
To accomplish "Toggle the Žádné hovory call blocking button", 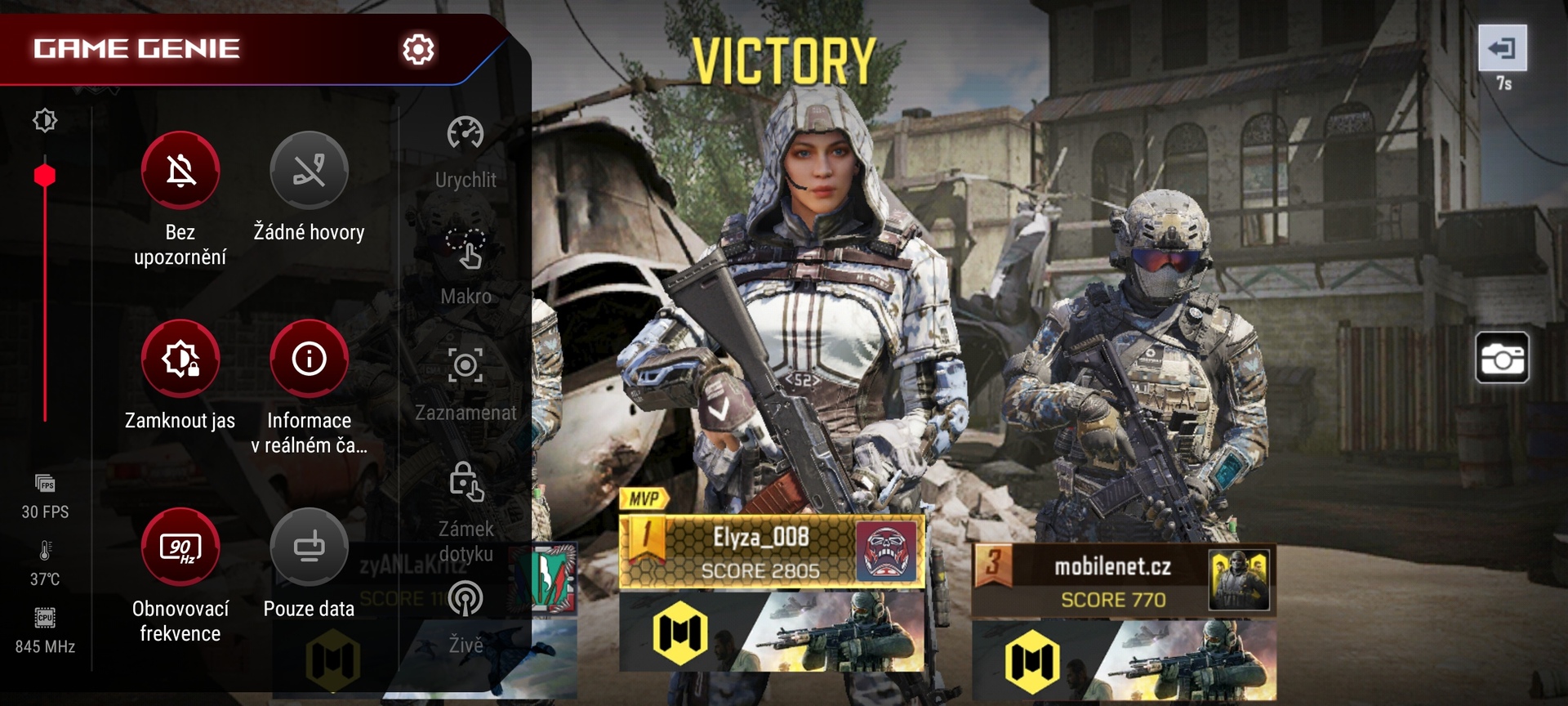I will coord(309,171).
